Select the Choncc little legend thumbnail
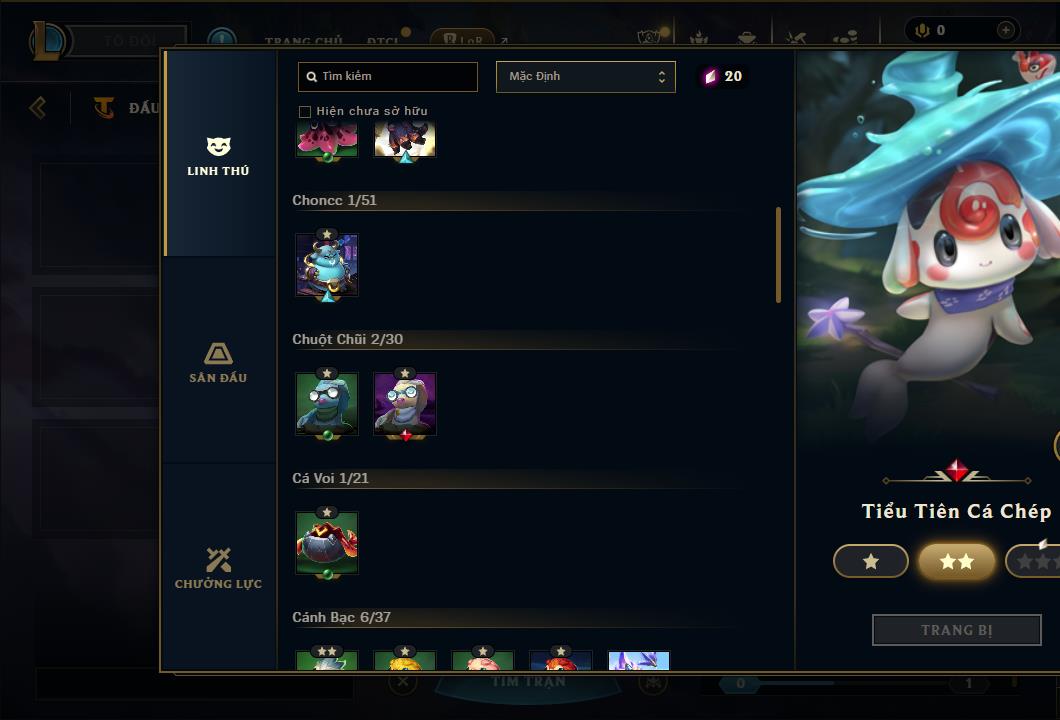1060x720 pixels. pyautogui.click(x=327, y=265)
